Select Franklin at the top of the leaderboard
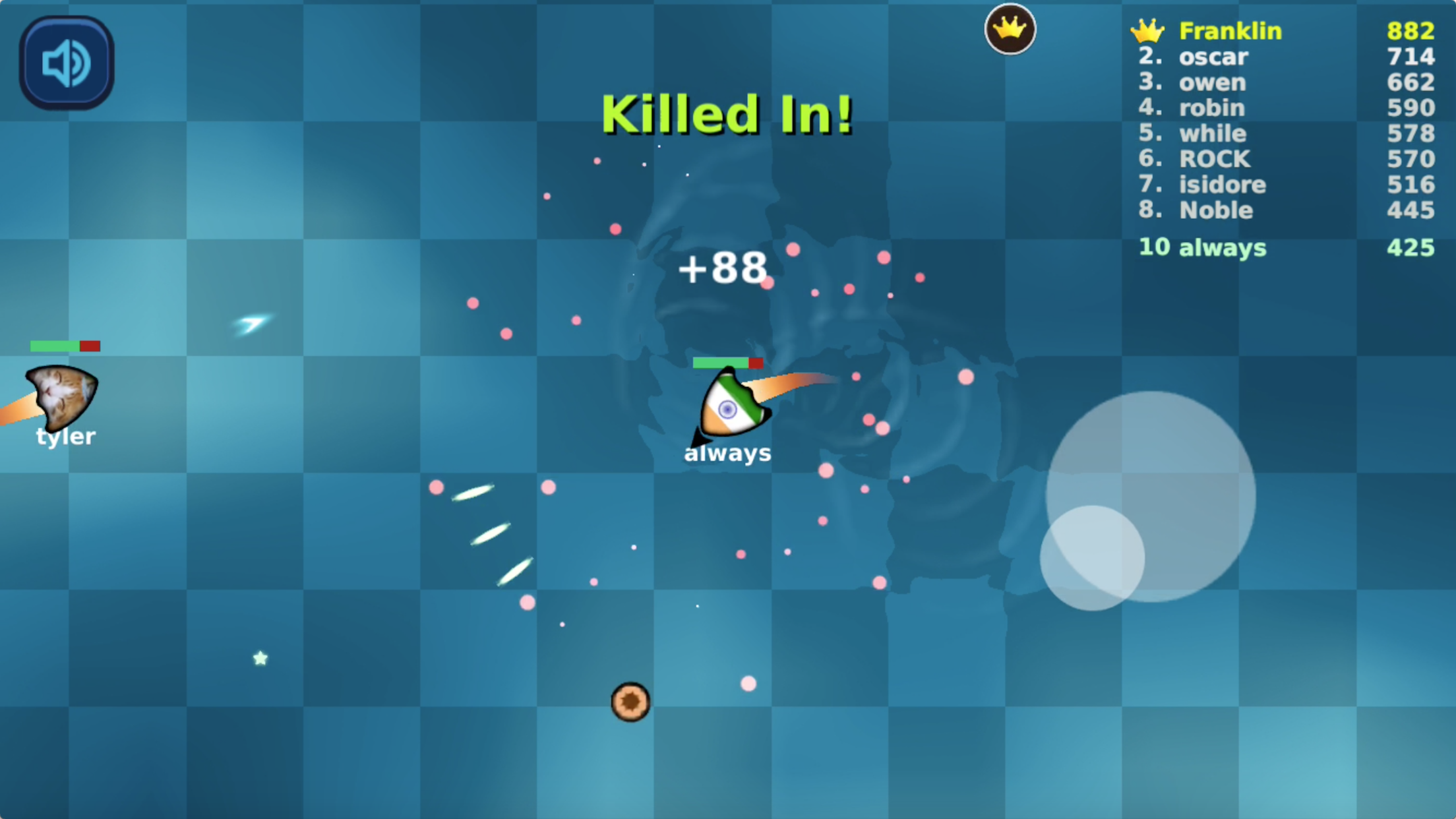Viewport: 1456px width, 819px height. 1230,30
